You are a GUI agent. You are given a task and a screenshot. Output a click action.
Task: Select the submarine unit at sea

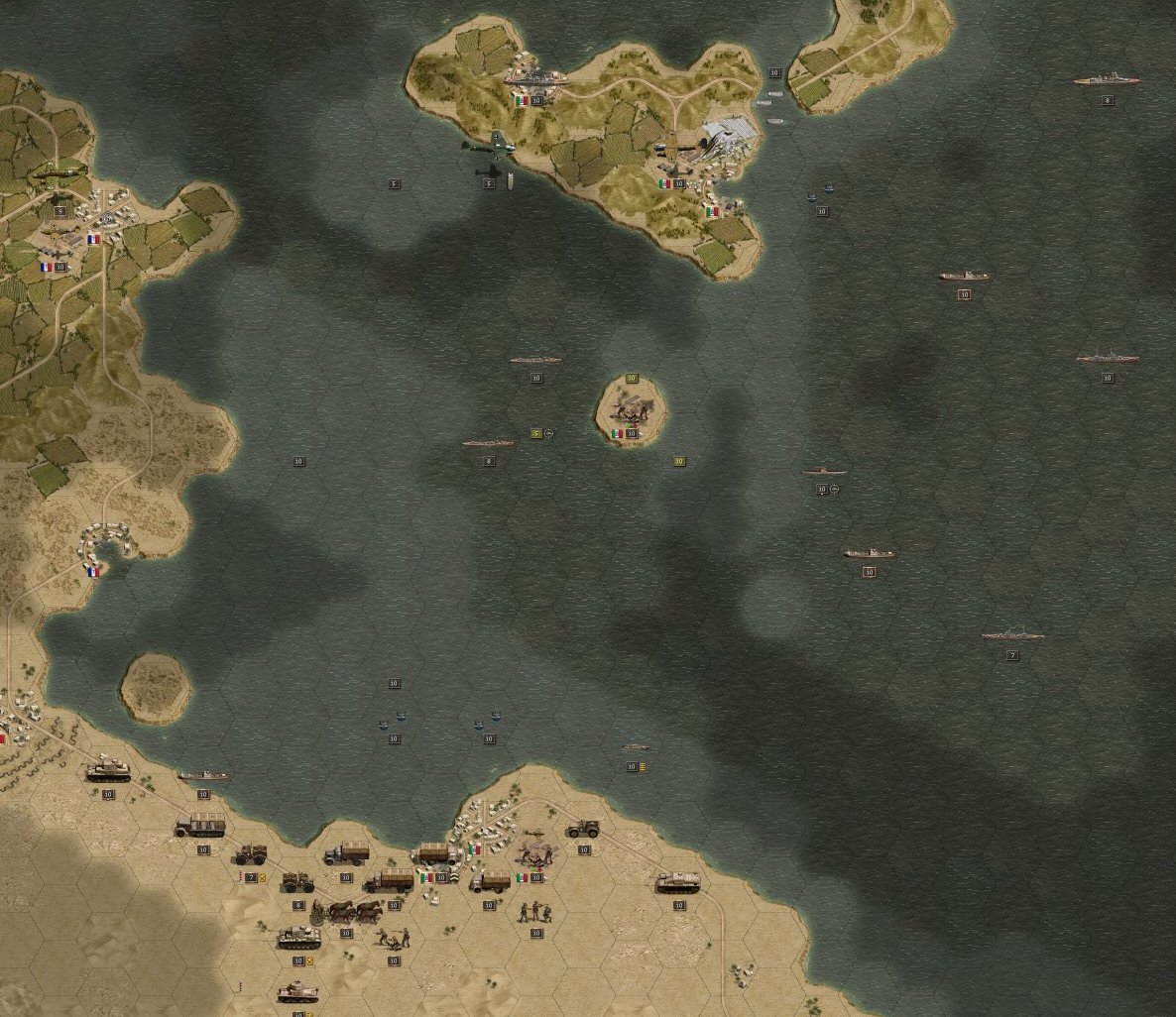click(824, 472)
